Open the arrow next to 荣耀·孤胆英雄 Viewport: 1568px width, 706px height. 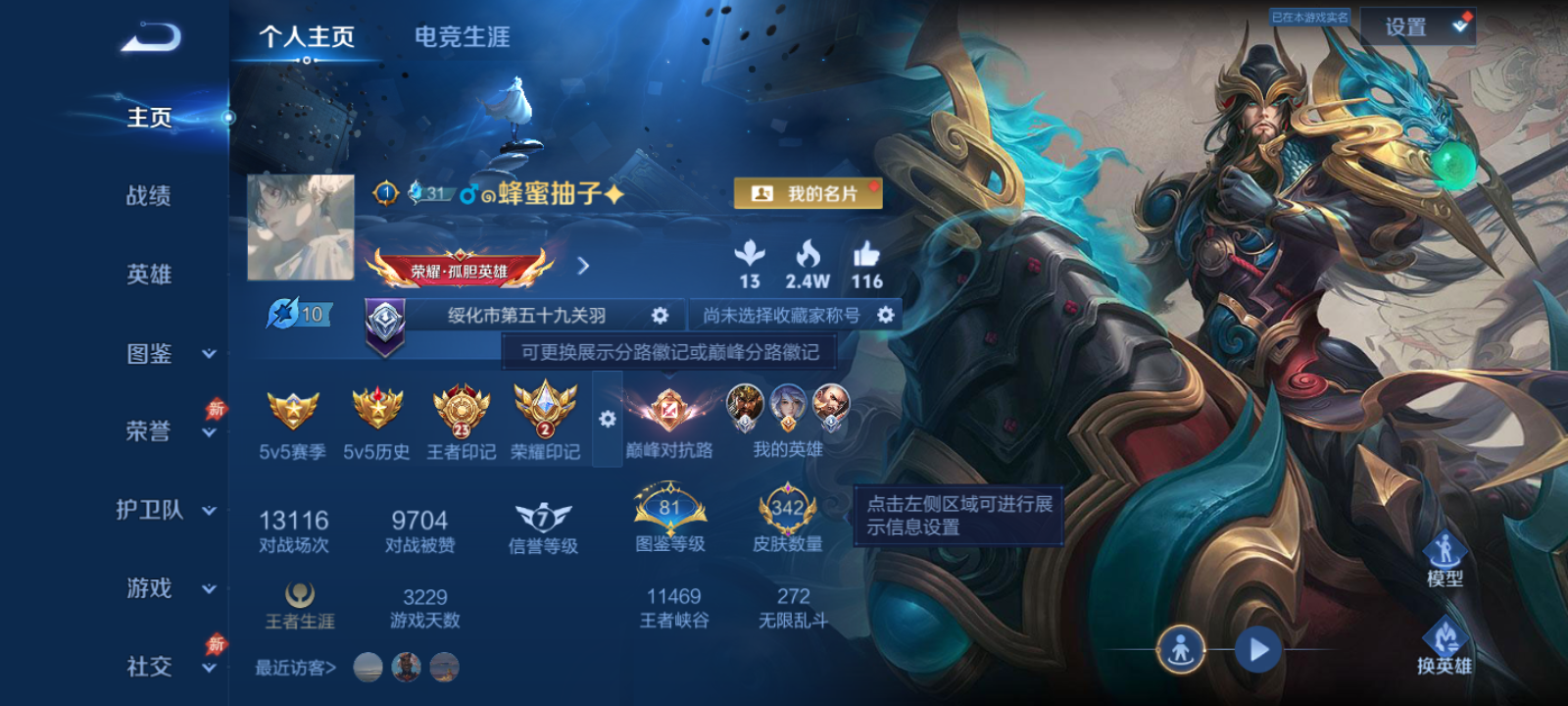click(x=585, y=265)
